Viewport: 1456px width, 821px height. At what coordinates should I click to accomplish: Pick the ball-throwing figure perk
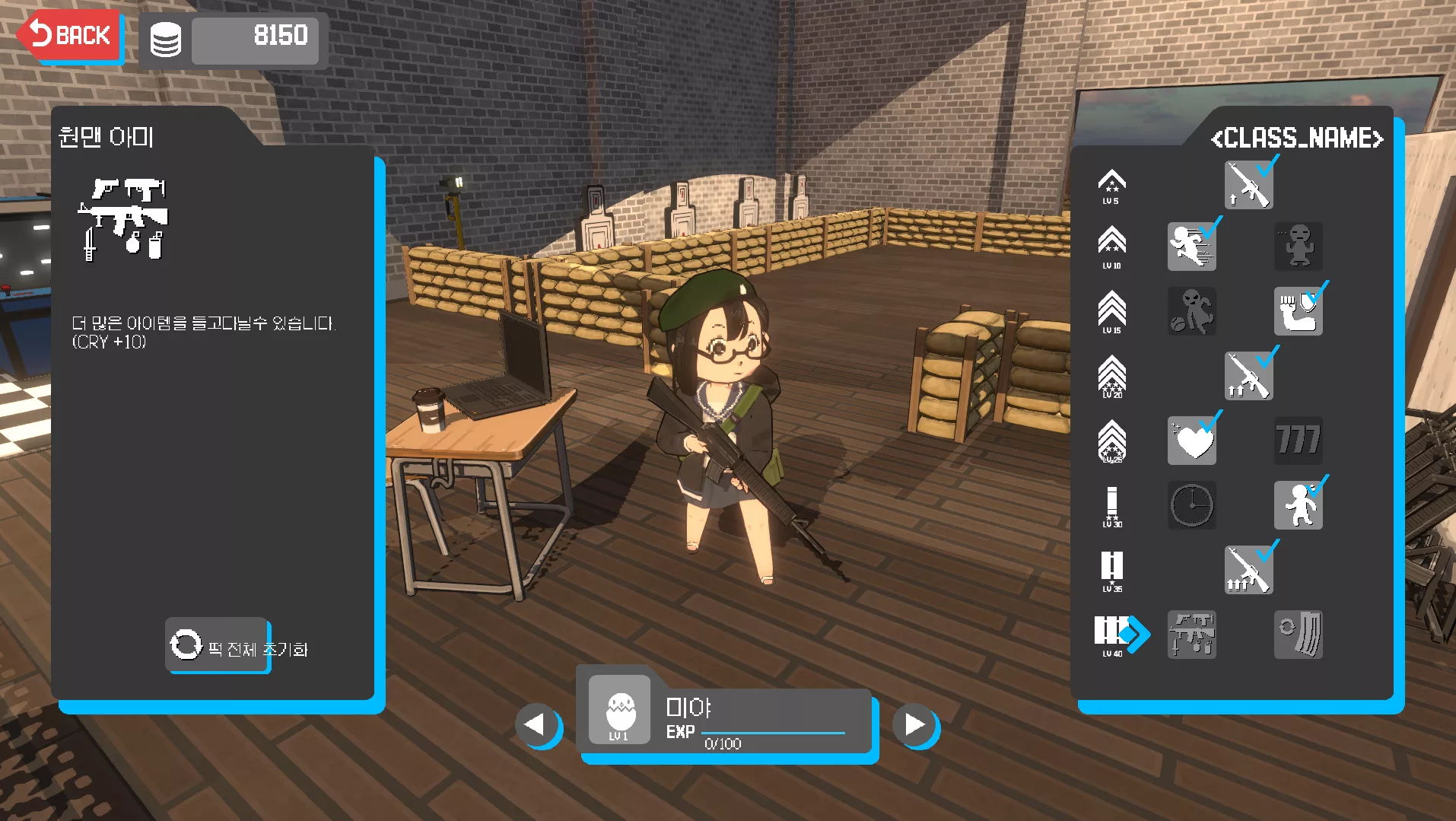[x=1191, y=311]
